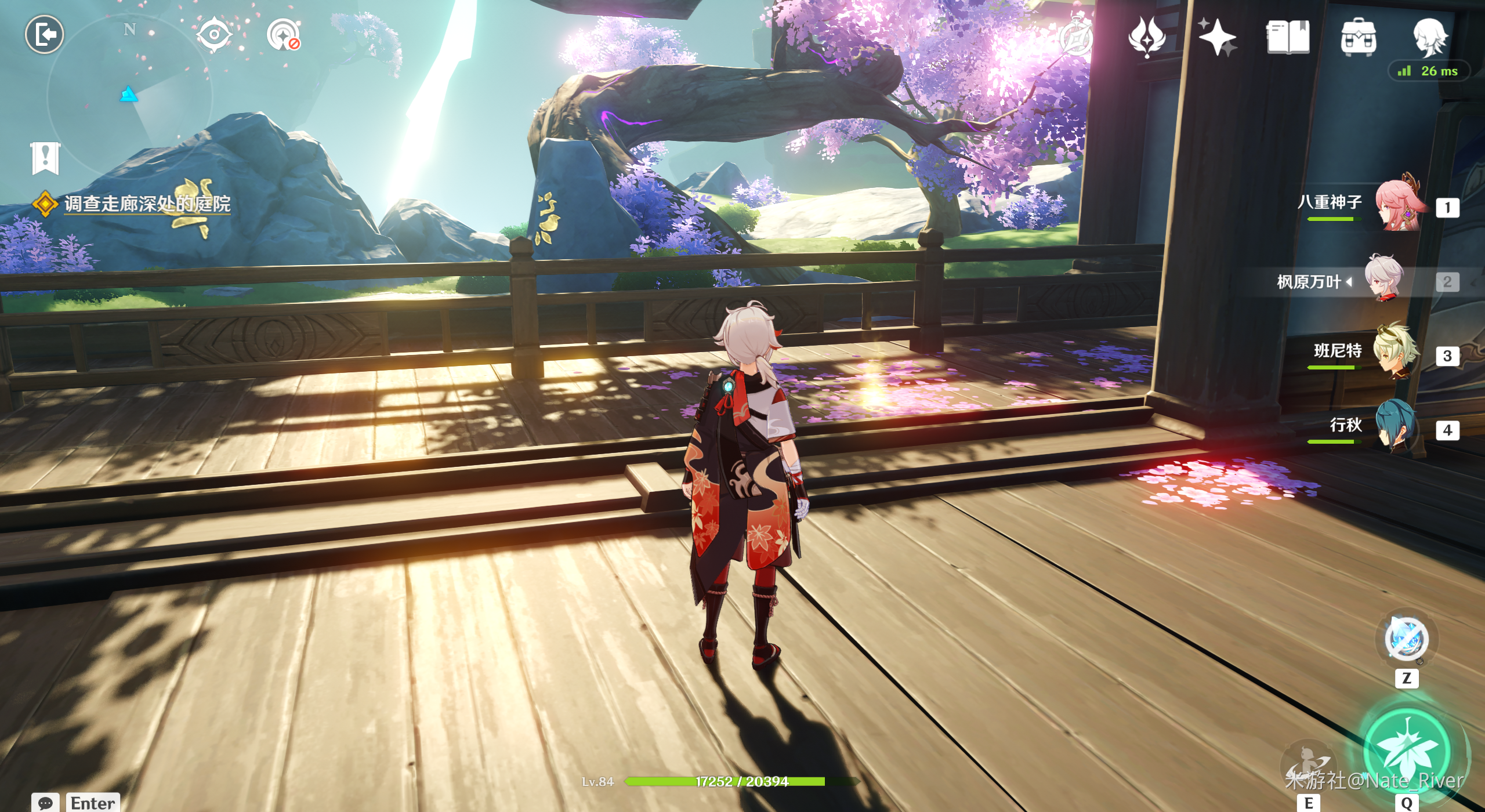Screen dimensions: 1485x812
Task: Click the exit domain door icon
Action: [45, 34]
